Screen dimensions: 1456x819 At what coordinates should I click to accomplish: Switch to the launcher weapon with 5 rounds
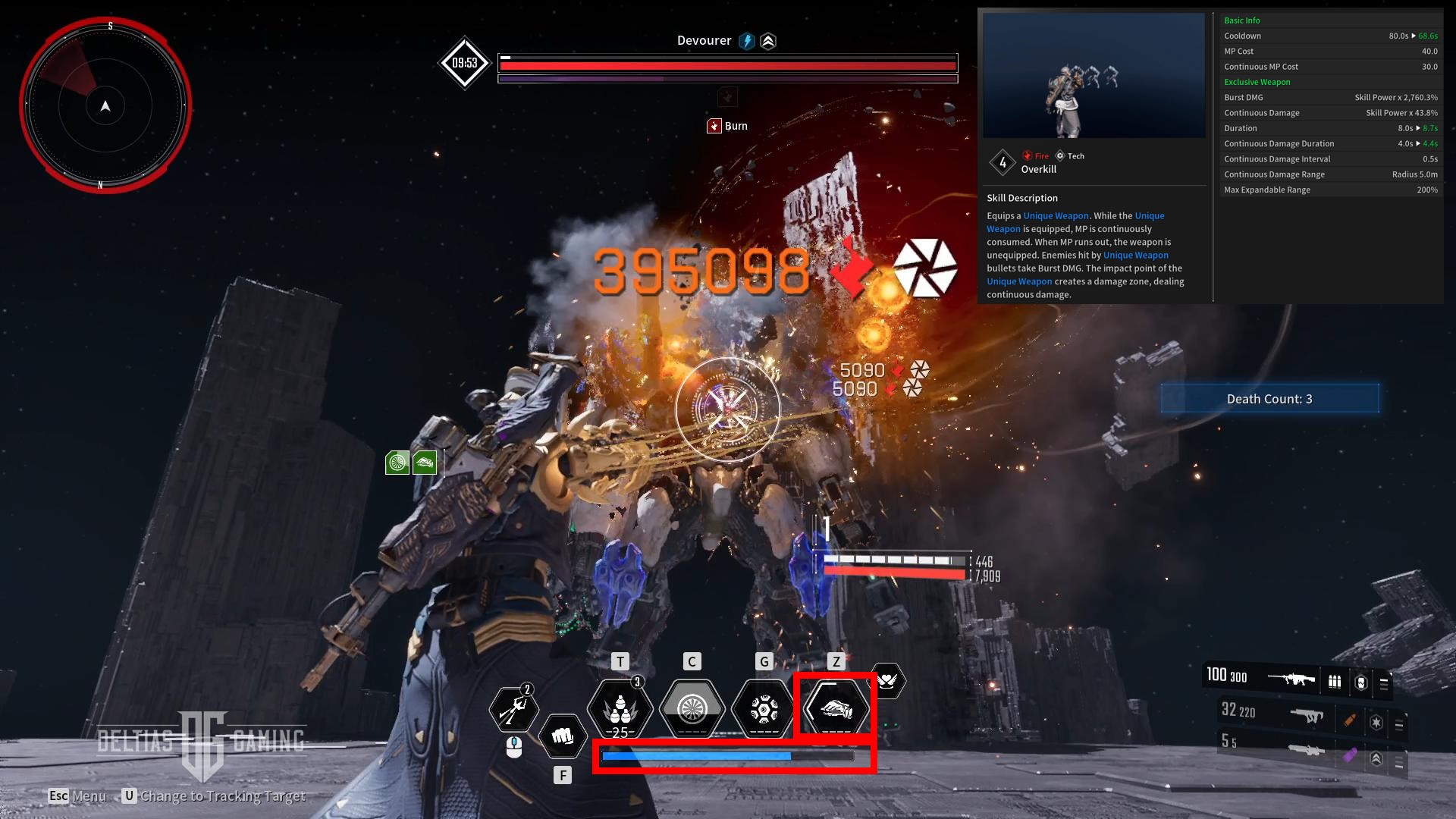(1306, 749)
